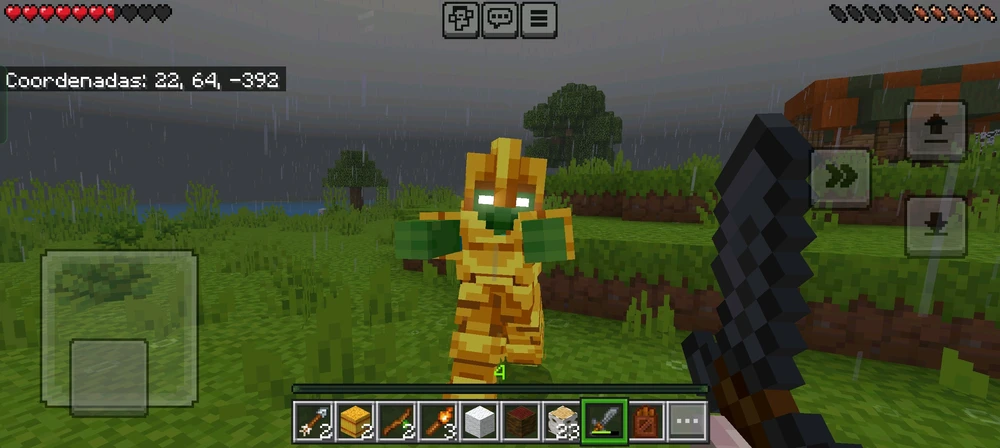Tap the sneak down-arrow button

[935, 225]
